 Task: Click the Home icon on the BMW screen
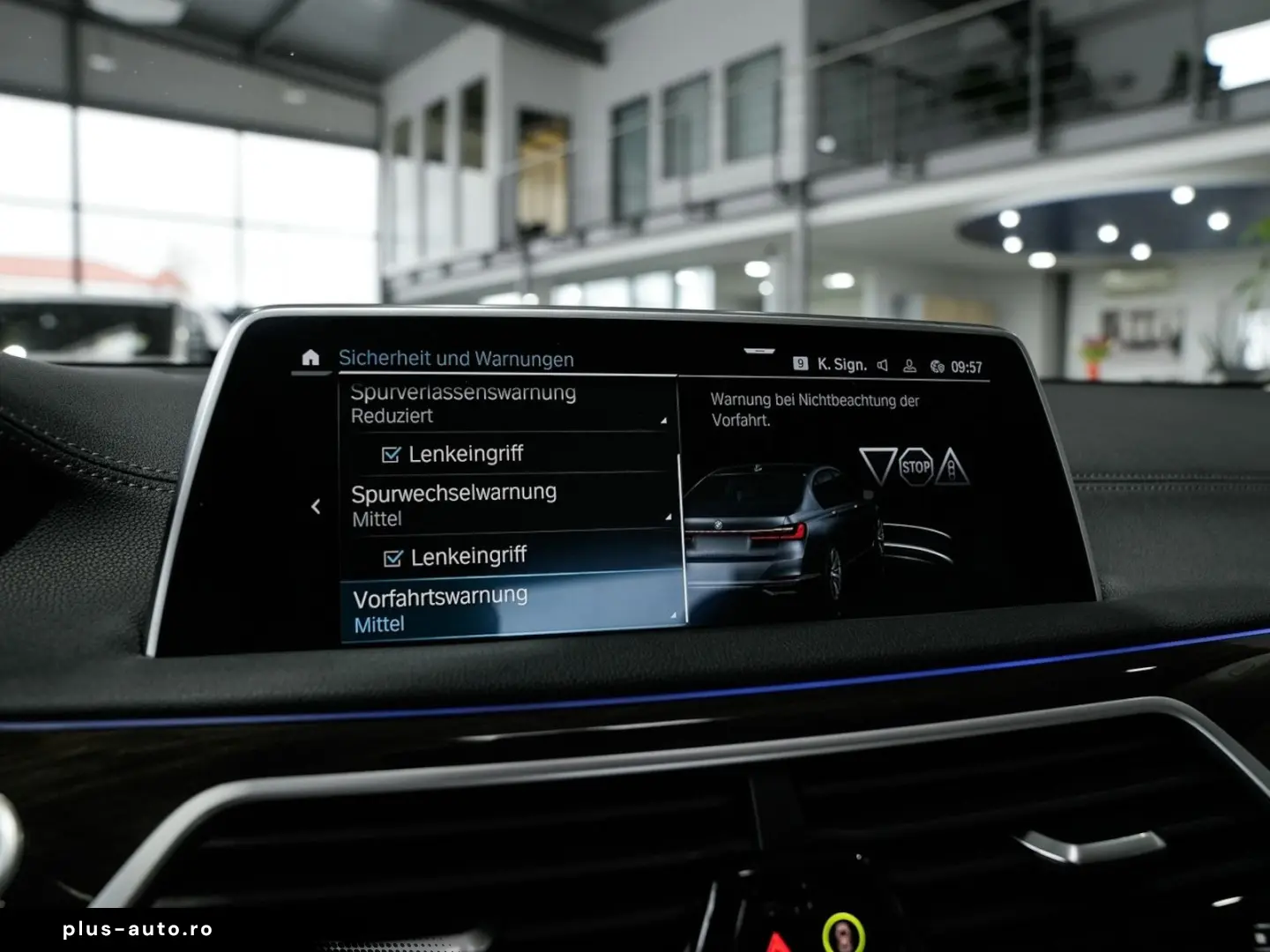pos(310,359)
